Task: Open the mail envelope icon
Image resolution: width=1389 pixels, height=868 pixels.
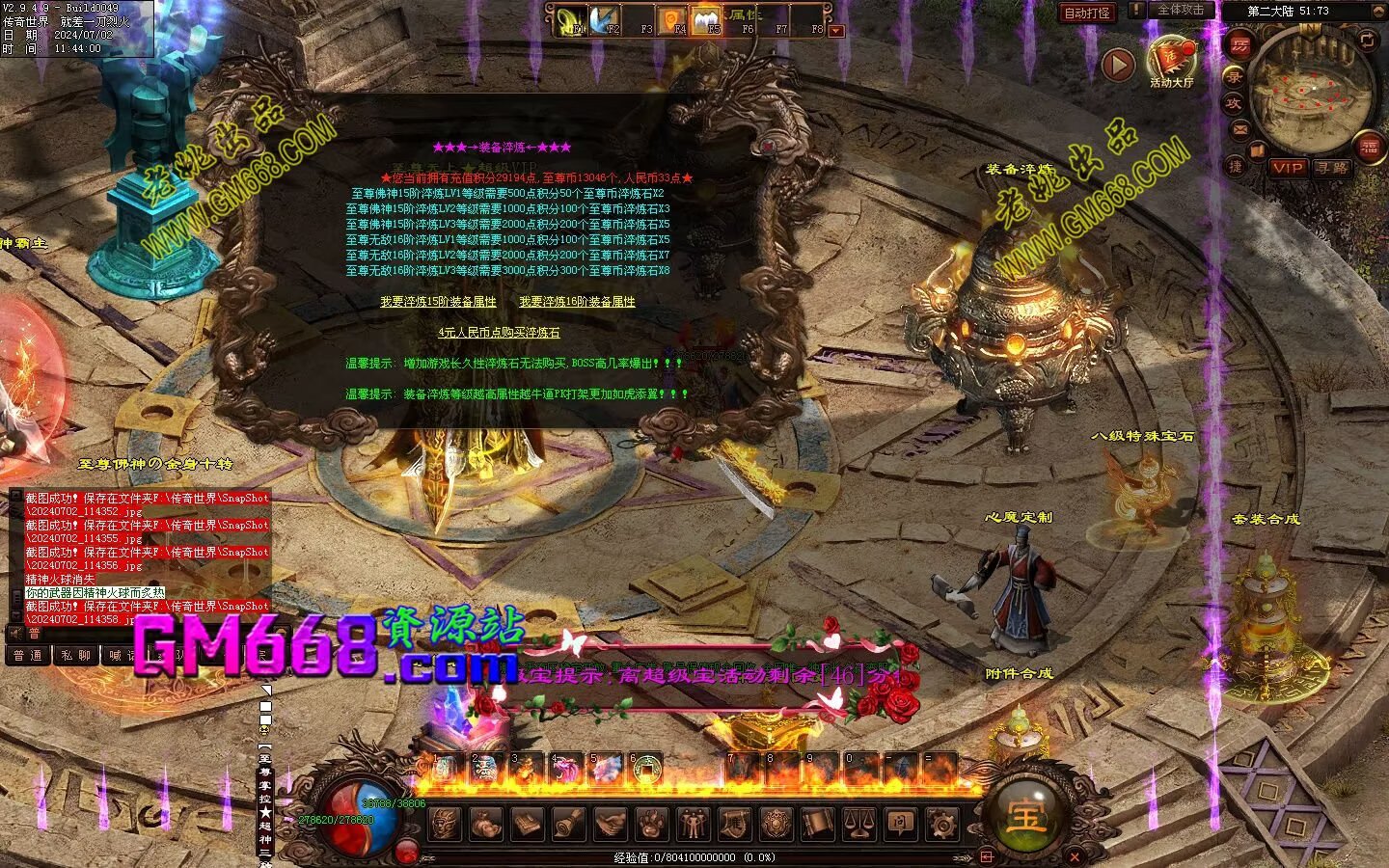Action: (x=1240, y=127)
